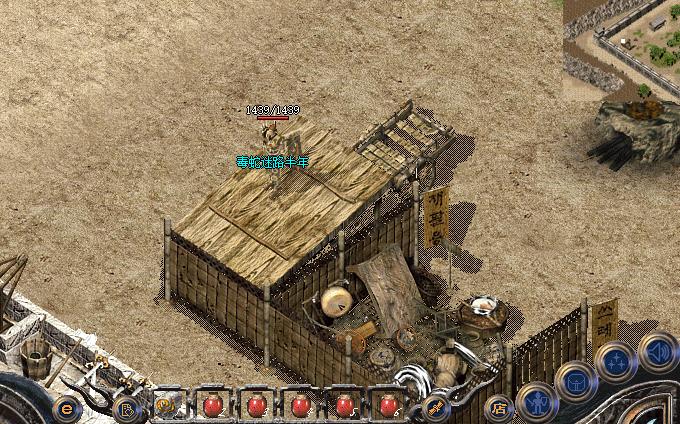Click the orange document icon button
The height and width of the screenshot is (424, 680).
pos(127,408)
